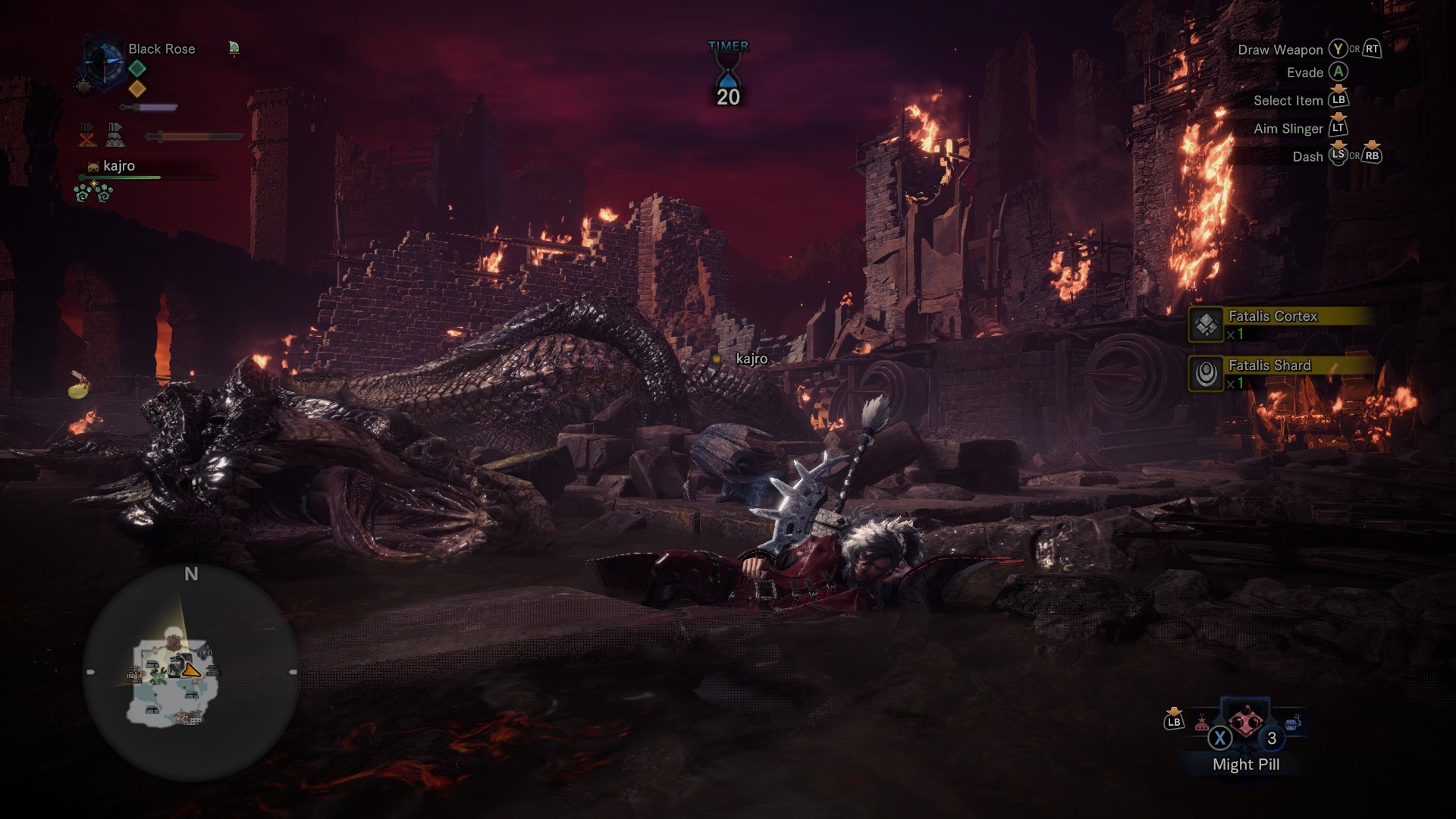Screen dimensions: 1456x819
Task: Select the crossed-out red X mantle icon
Action: coord(88,135)
